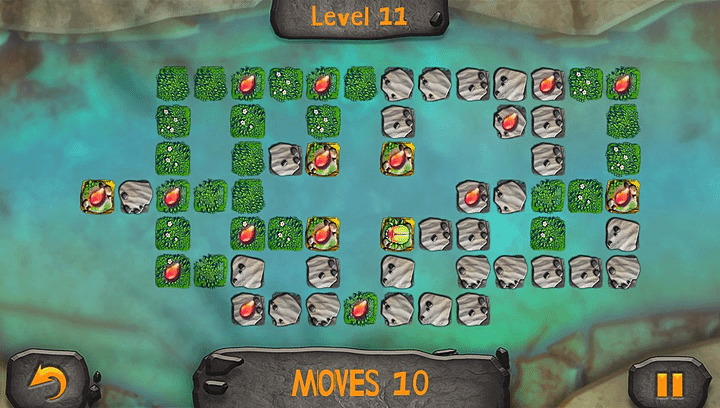Select the frog's tile on the board

click(397, 234)
